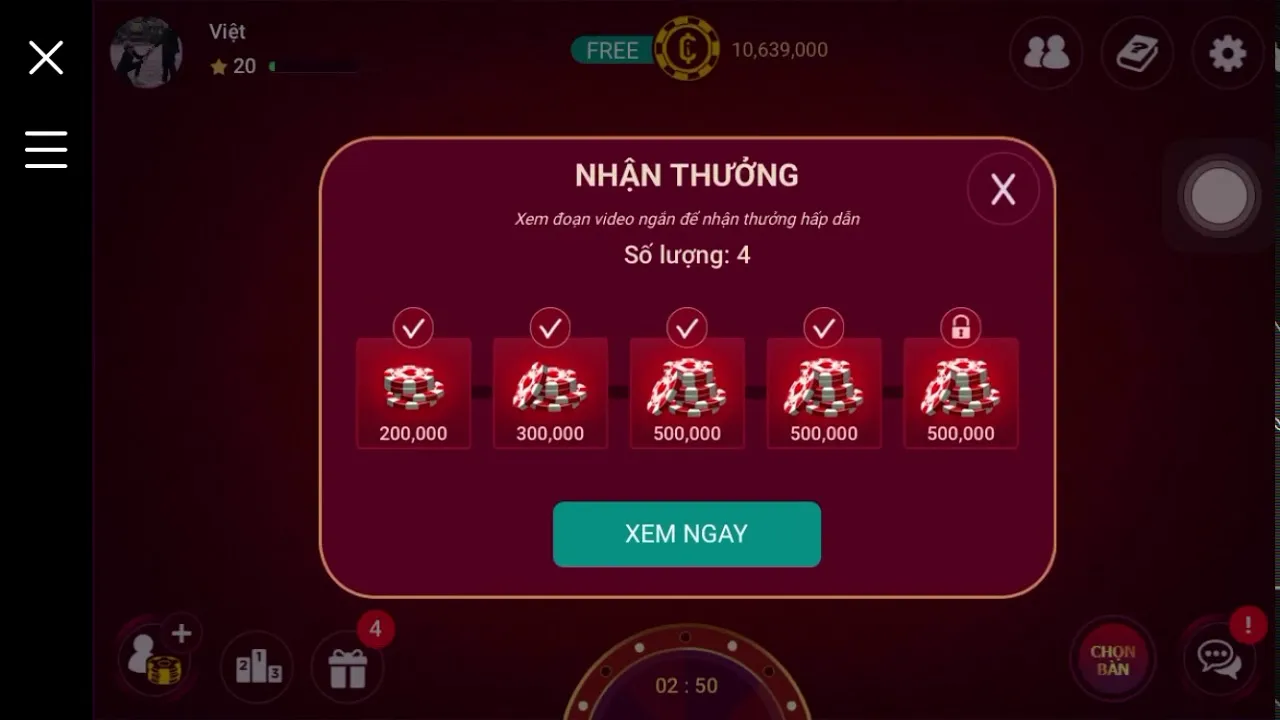
Task: Tap the Chọn Bàn table button
Action: (1113, 660)
